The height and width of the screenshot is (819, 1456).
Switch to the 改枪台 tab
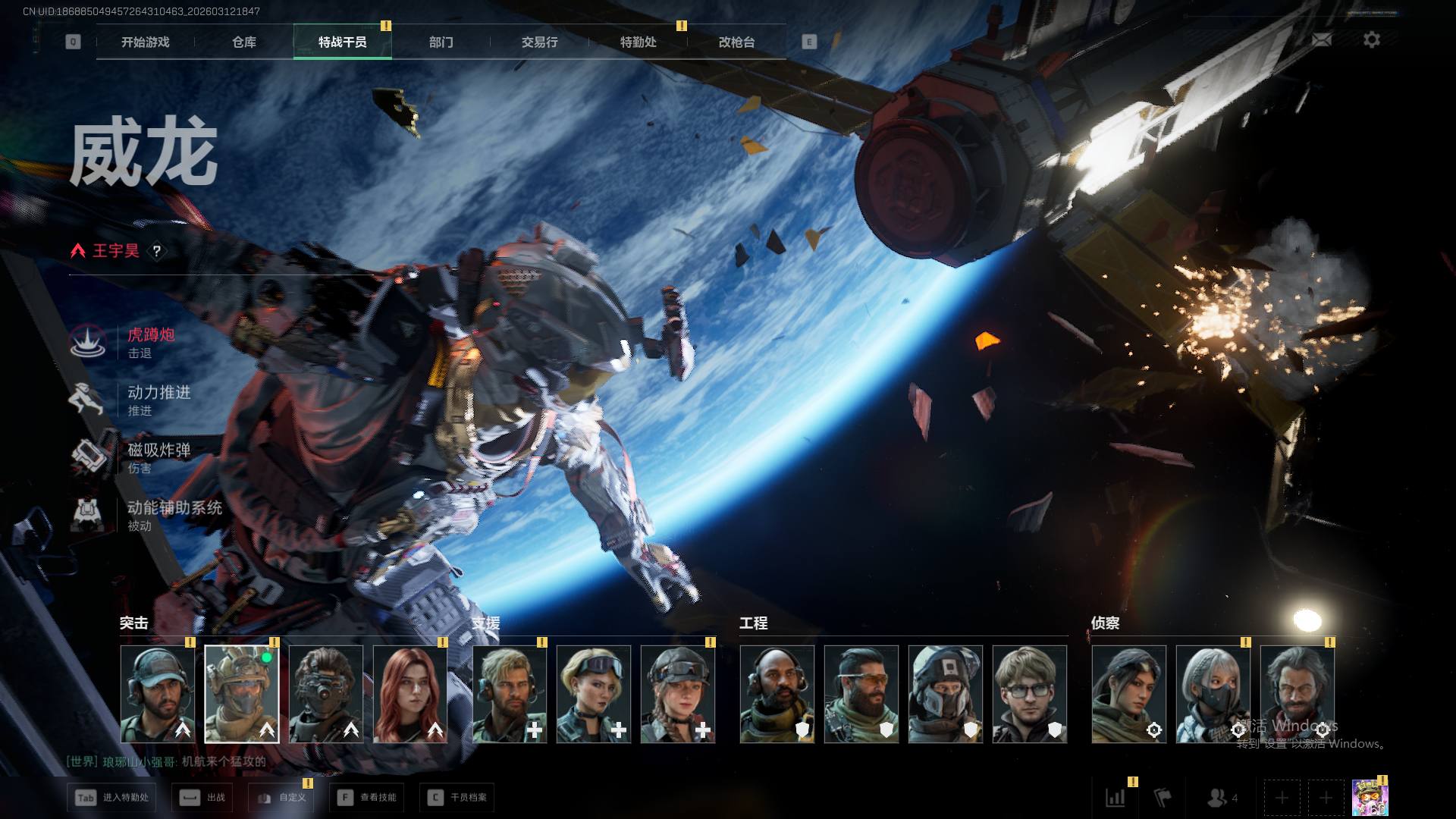coord(736,42)
